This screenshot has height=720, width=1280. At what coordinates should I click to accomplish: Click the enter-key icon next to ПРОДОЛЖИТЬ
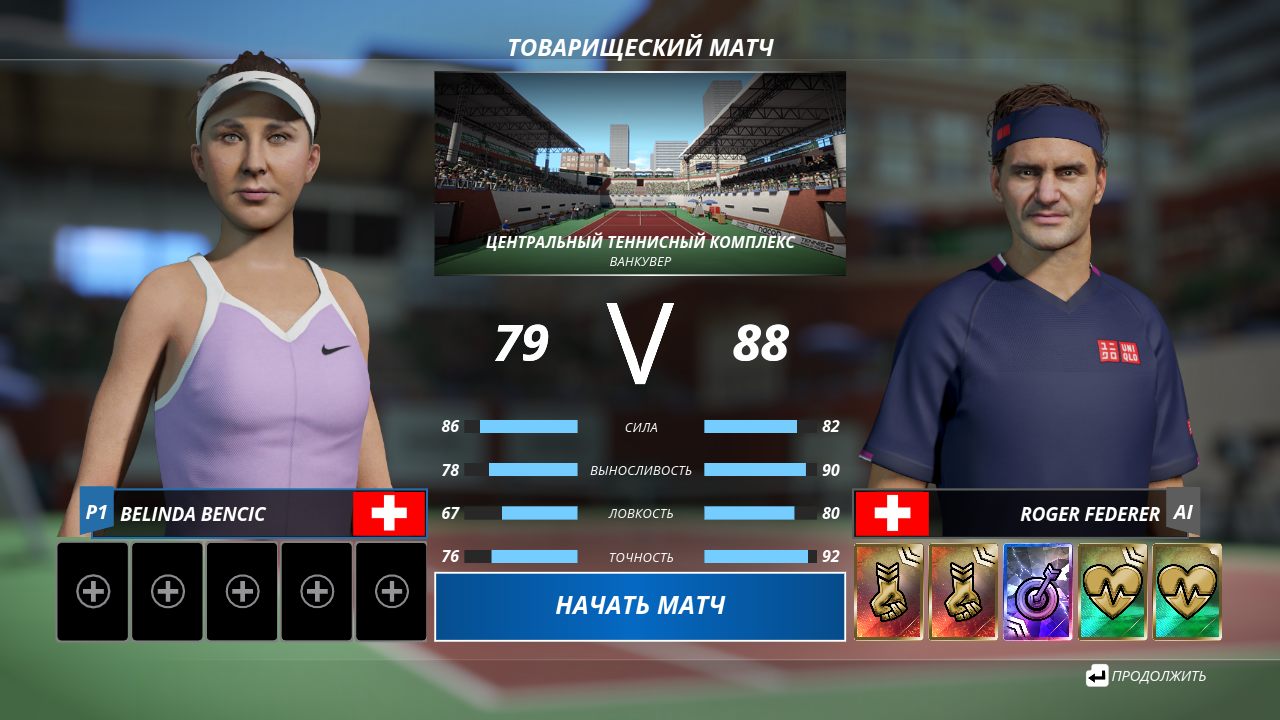[x=1099, y=676]
